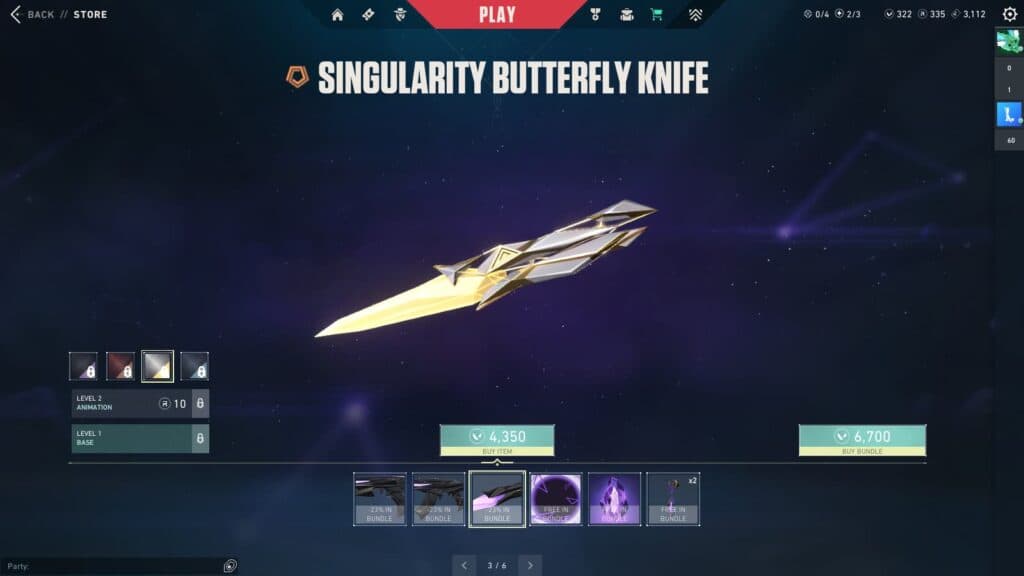The image size is (1024, 576).
Task: Start matchmaking with the PLAY button
Action: point(497,15)
